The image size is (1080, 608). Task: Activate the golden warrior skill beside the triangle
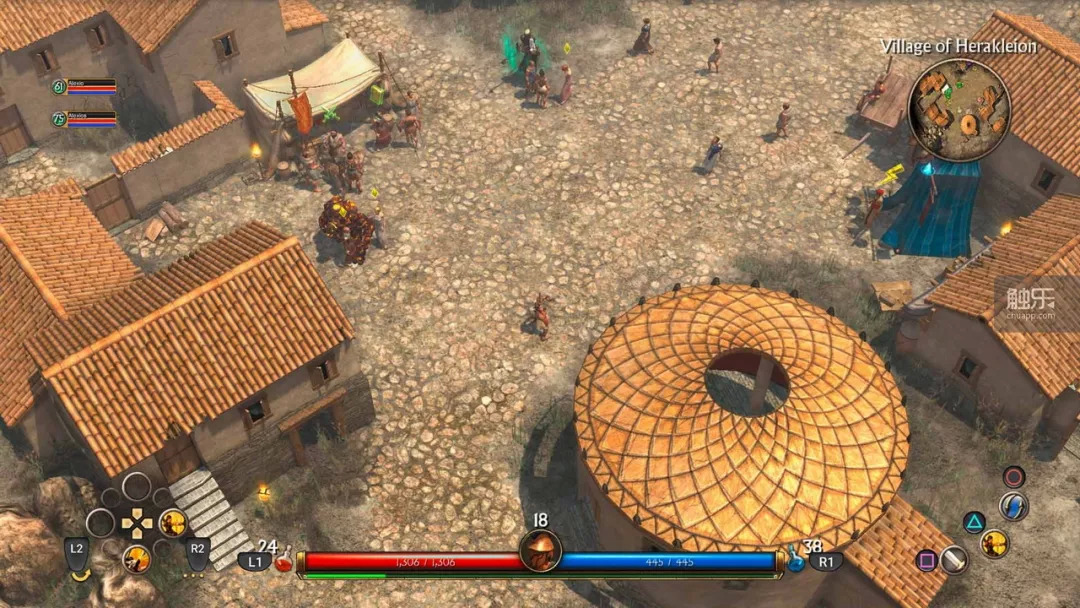pyautogui.click(x=994, y=543)
